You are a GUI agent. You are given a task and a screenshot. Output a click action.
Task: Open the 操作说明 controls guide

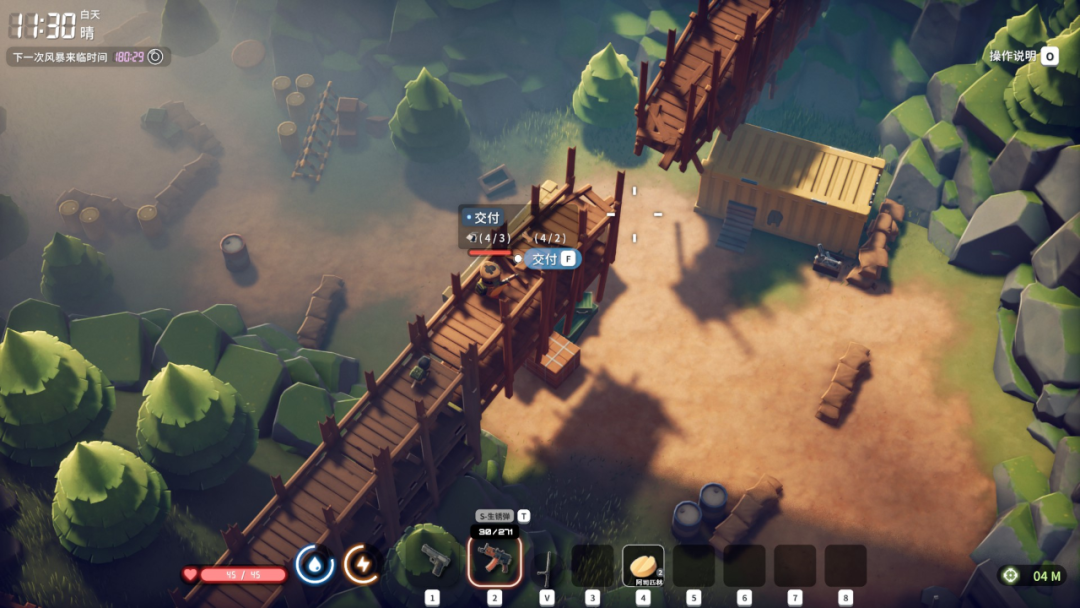(1023, 56)
